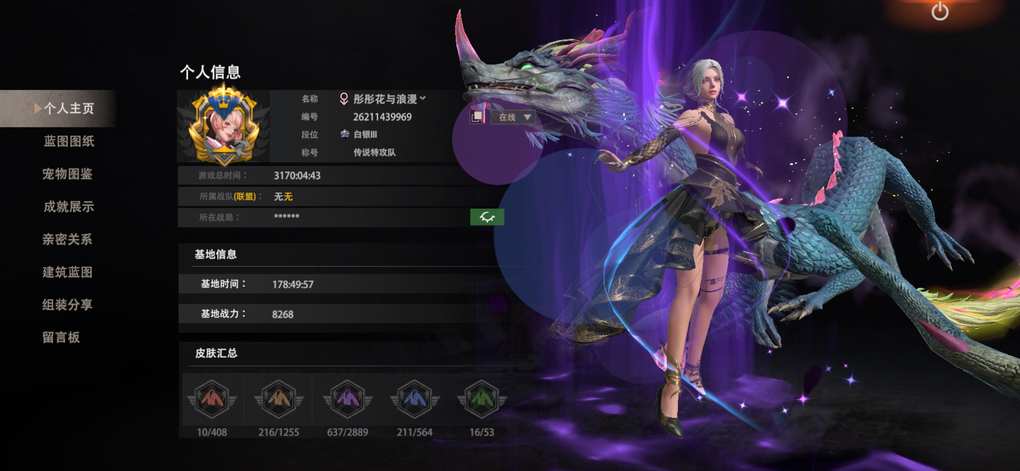This screenshot has width=1020, height=471.
Task: Click the player avatar portrait
Action: click(224, 127)
